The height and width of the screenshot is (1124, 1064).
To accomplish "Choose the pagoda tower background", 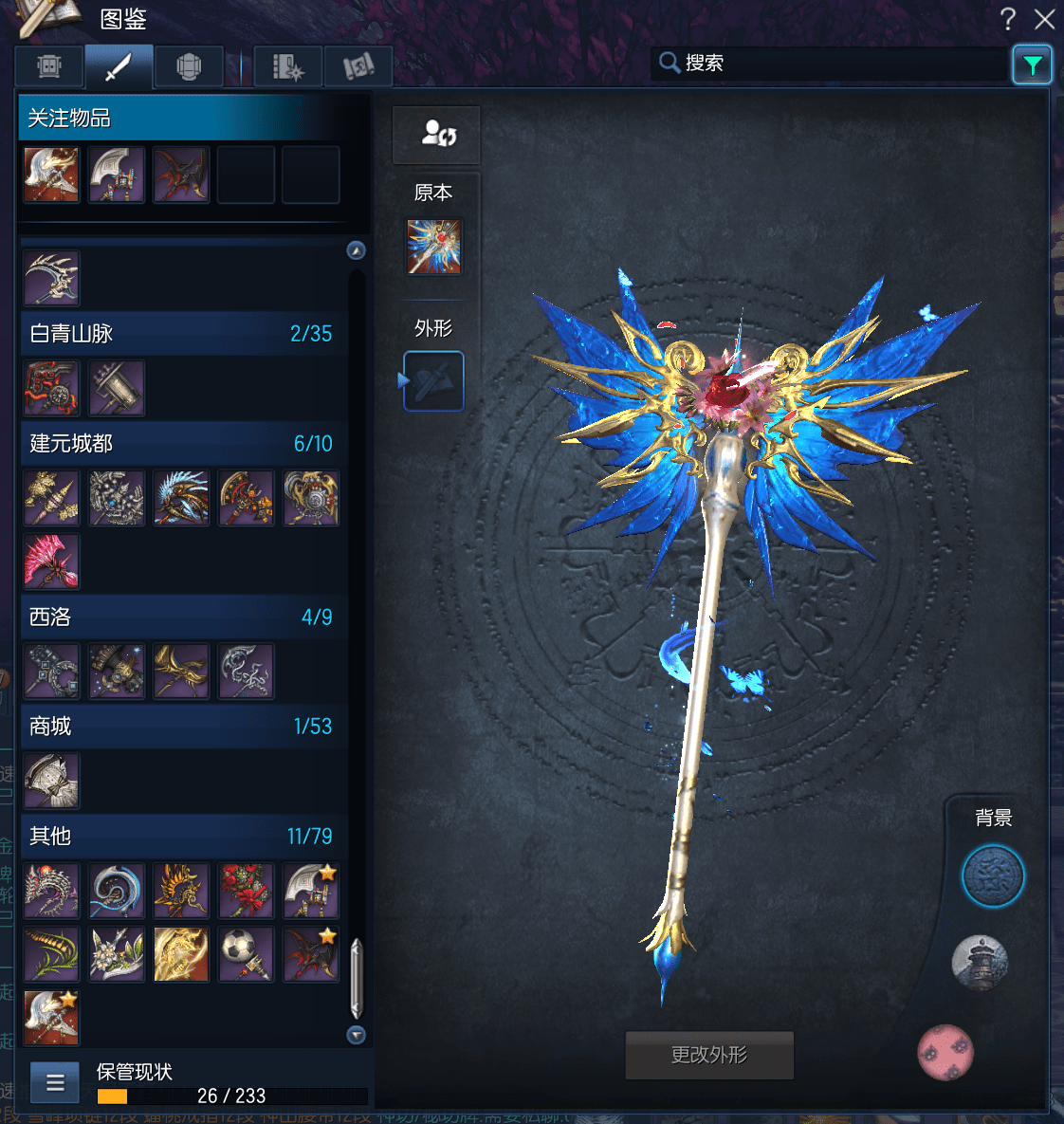I will [x=980, y=963].
